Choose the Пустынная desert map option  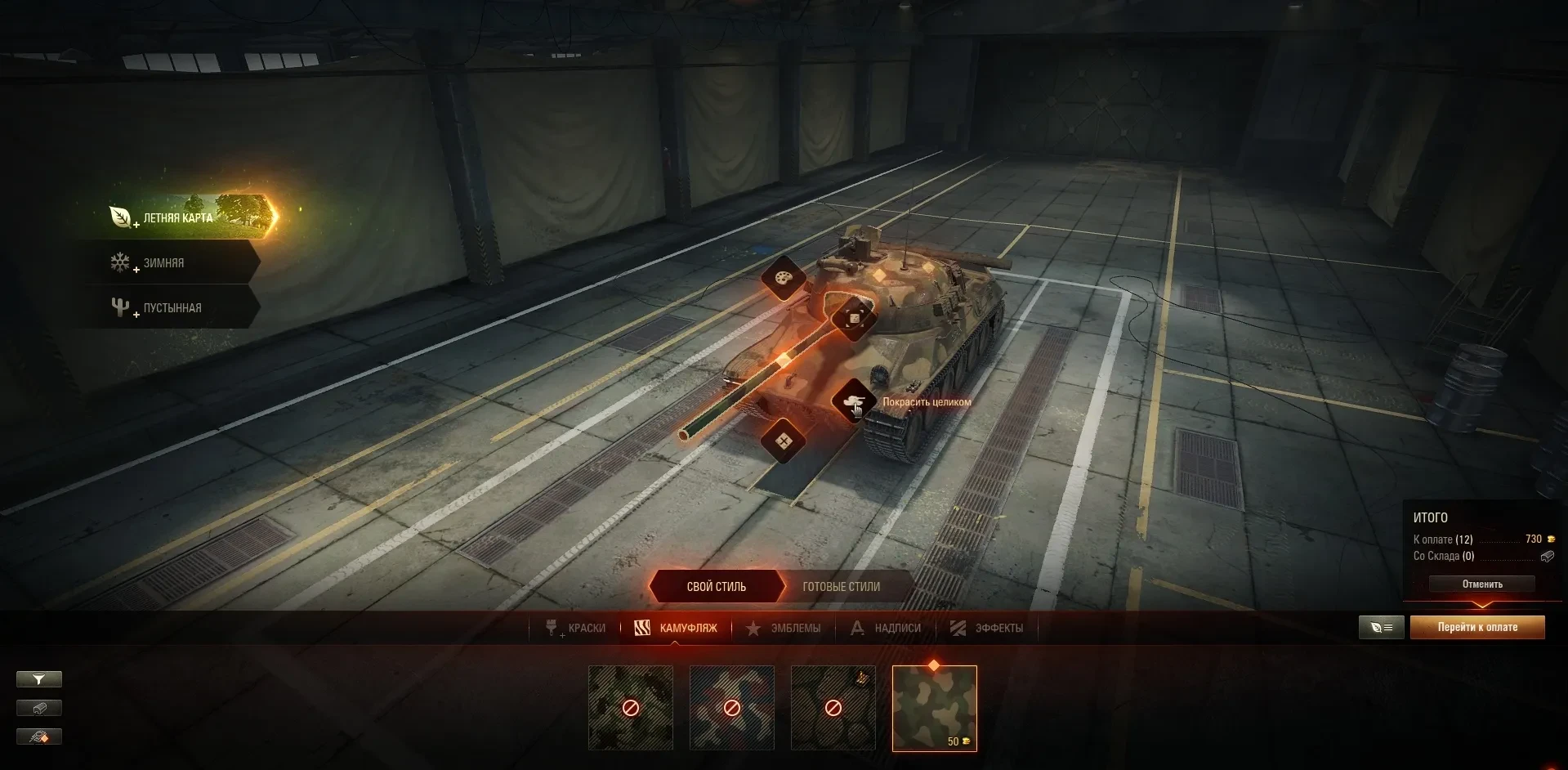tap(172, 308)
